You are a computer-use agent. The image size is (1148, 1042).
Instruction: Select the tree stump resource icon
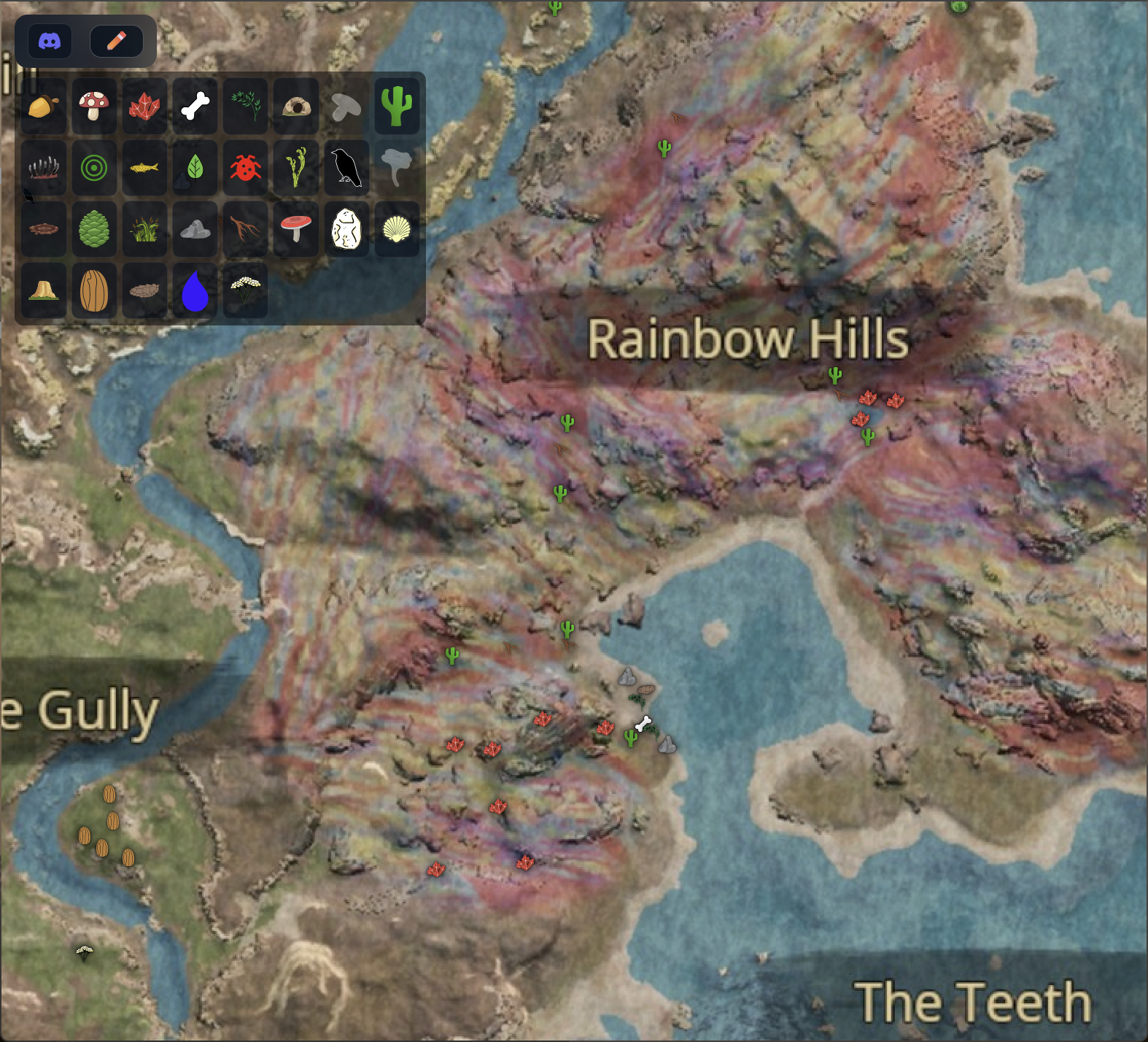43,290
